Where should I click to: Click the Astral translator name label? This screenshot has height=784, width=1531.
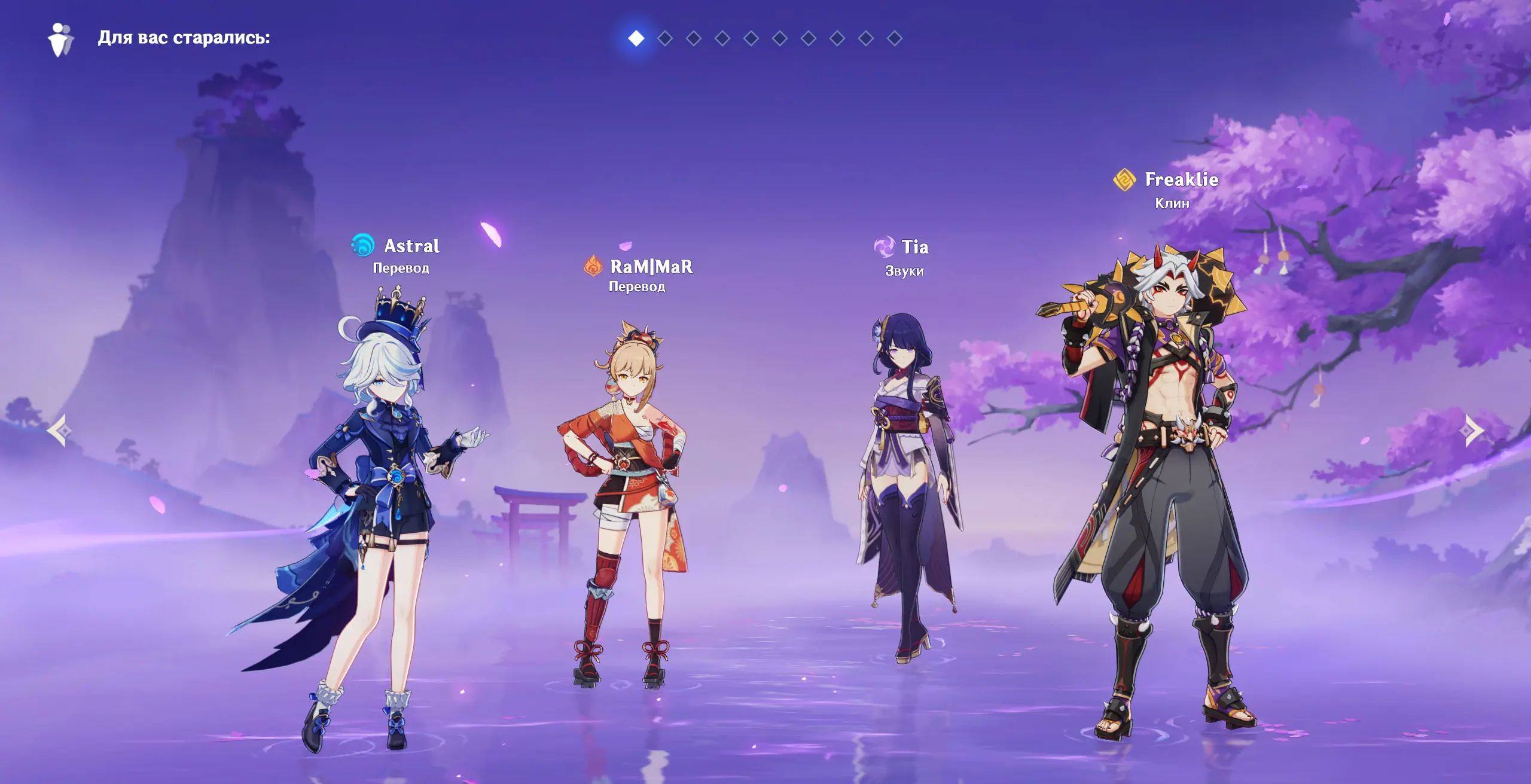411,246
